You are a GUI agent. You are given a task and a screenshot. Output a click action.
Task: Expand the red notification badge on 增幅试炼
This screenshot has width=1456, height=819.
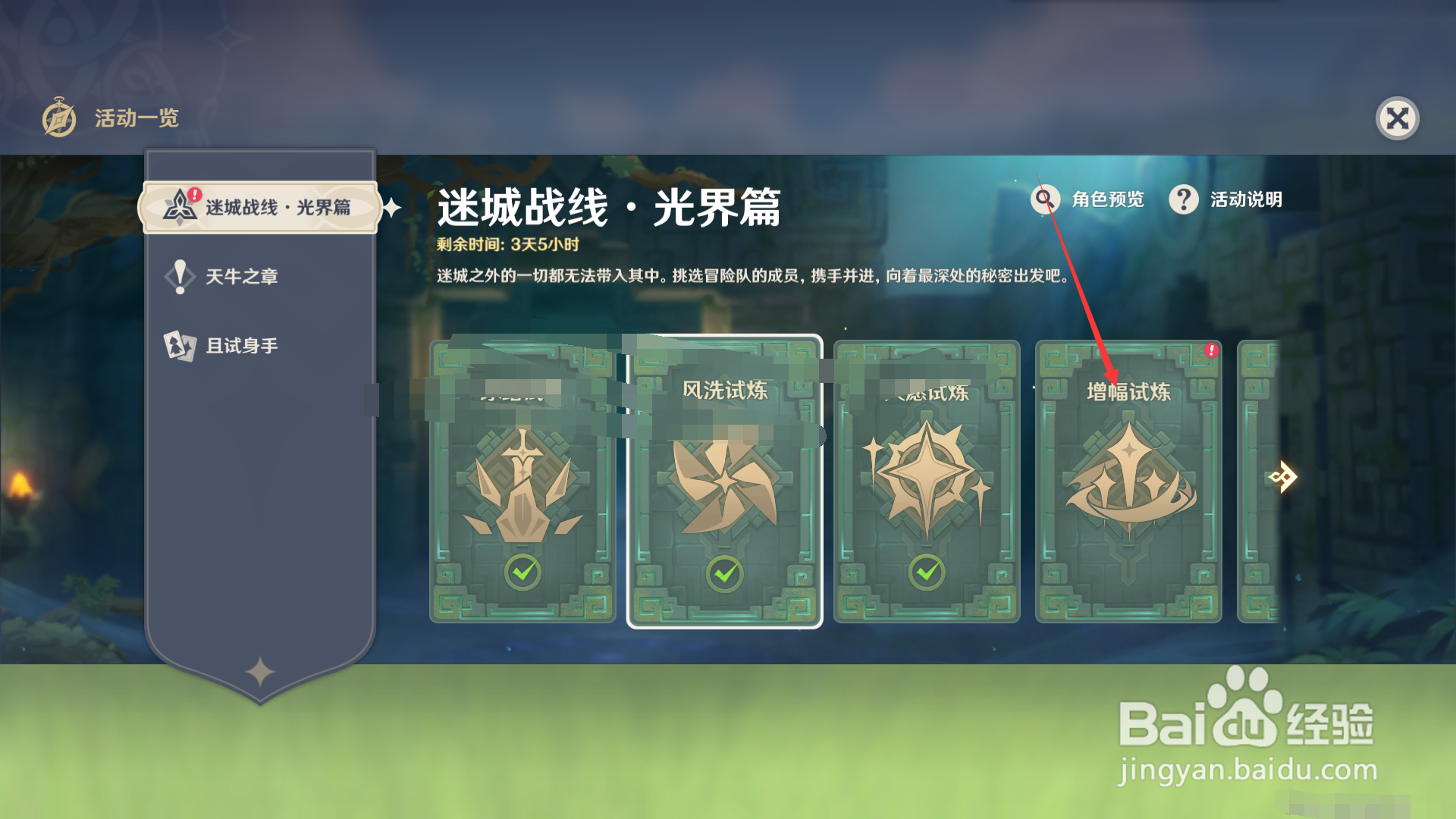coord(1211,349)
